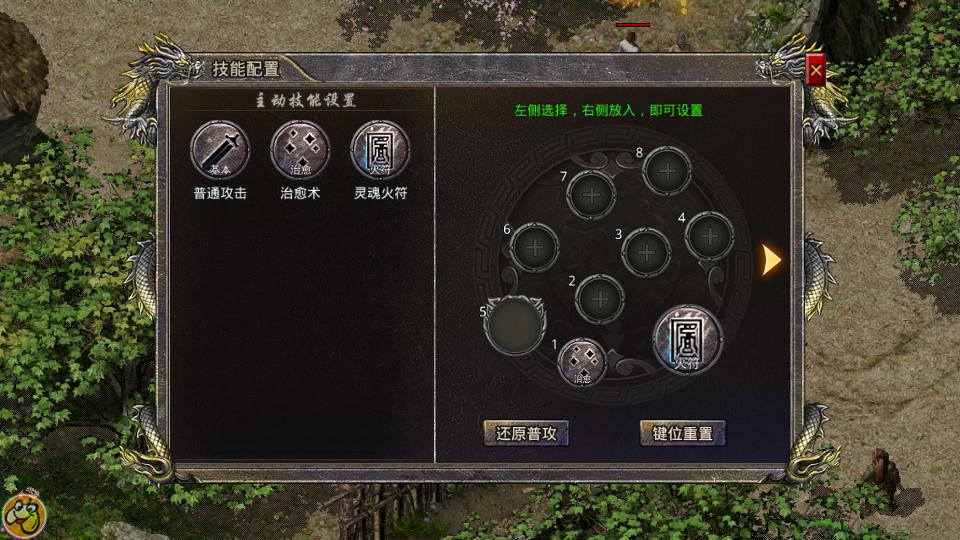Choose empty skill slot number 2

click(601, 298)
